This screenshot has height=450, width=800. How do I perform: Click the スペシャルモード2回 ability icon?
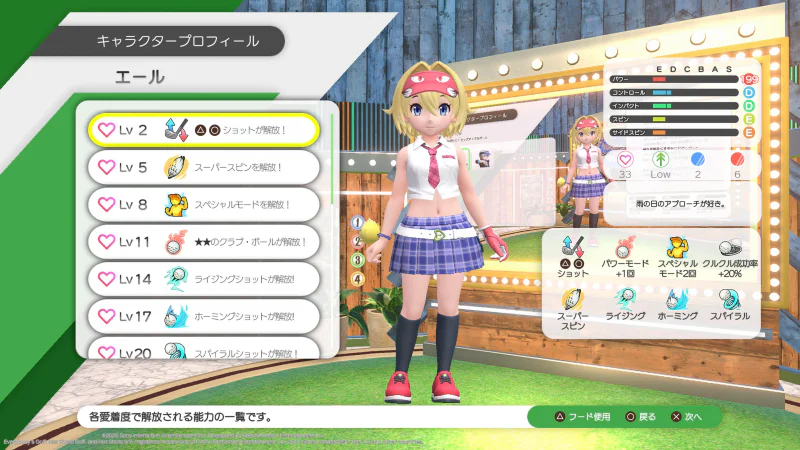pyautogui.click(x=678, y=247)
